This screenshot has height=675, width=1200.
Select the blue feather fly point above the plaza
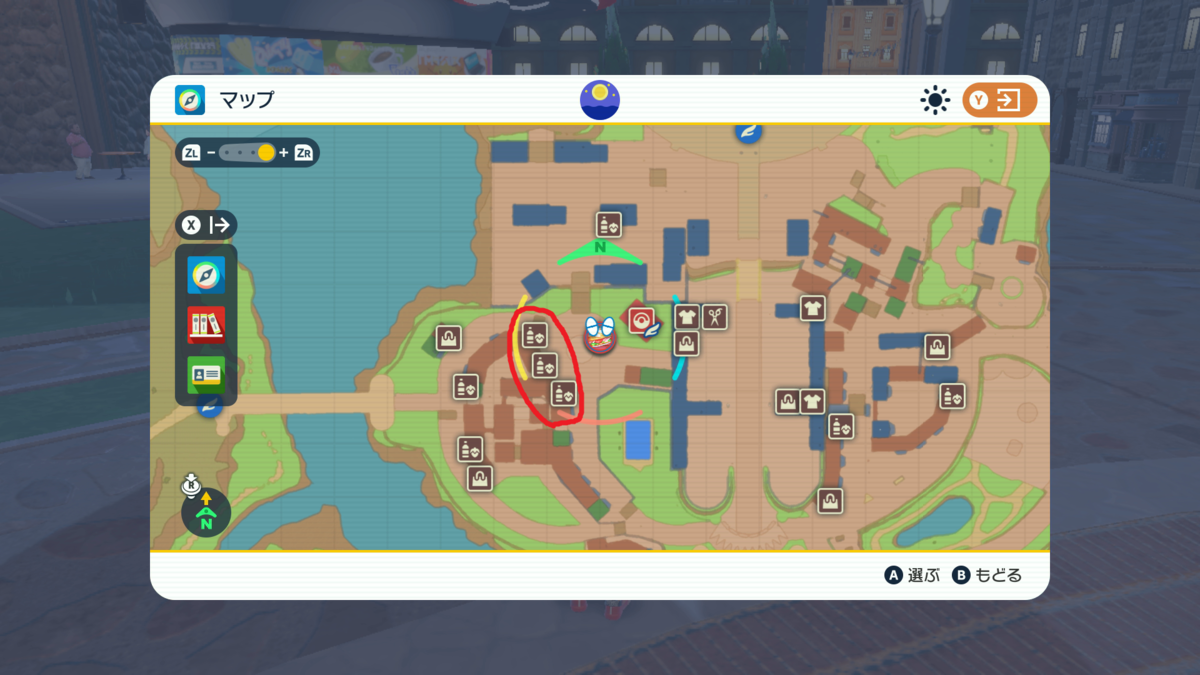pos(747,131)
